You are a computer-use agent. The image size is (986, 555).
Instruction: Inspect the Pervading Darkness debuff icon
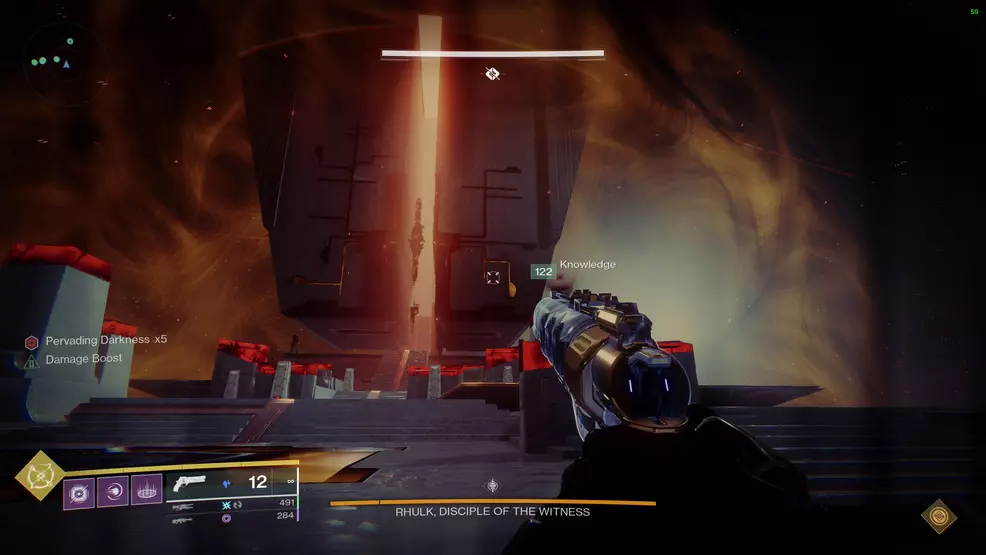[32, 341]
